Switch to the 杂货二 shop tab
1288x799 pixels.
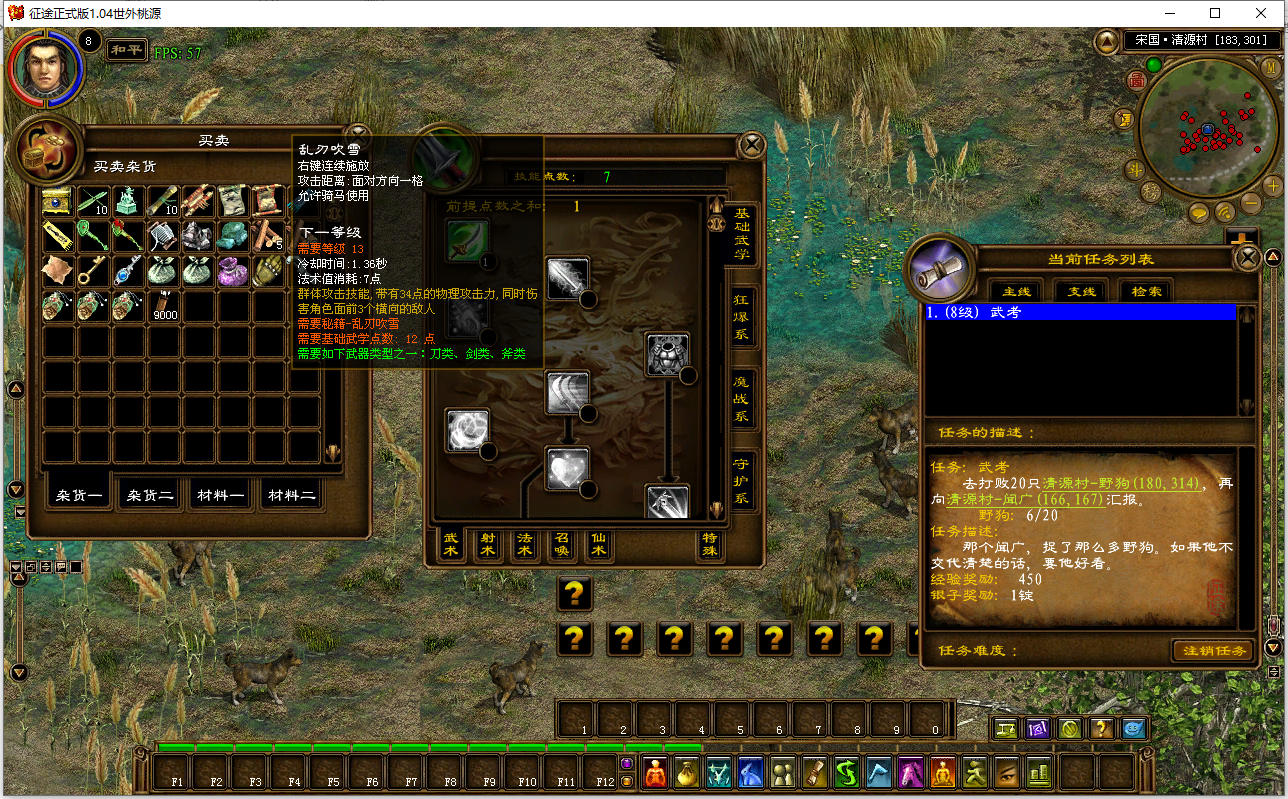(150, 494)
